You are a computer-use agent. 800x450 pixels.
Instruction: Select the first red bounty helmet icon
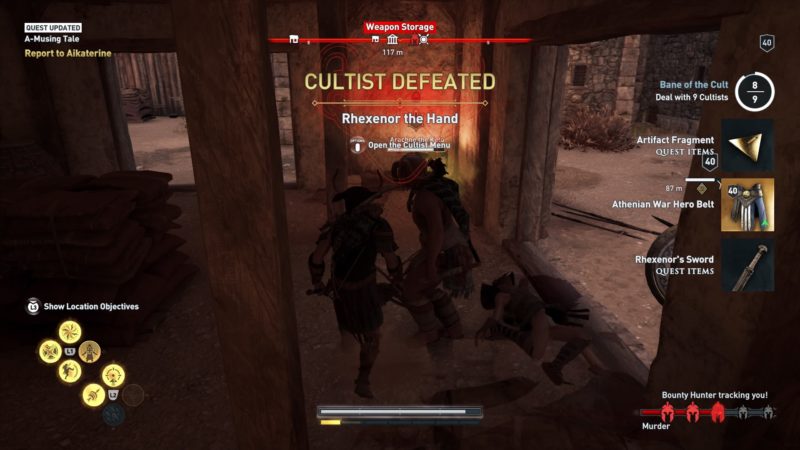point(671,412)
